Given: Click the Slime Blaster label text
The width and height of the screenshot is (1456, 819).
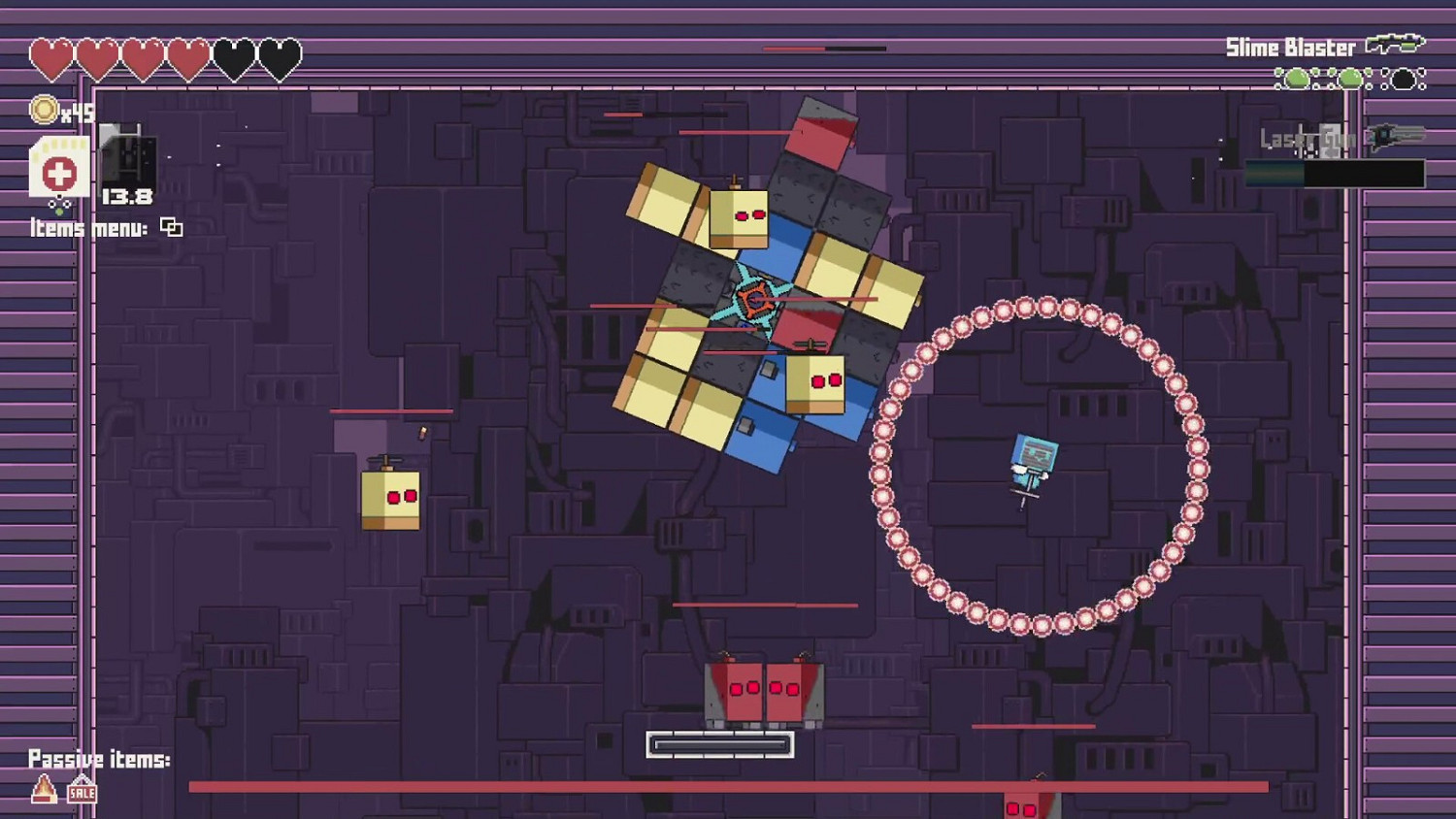Looking at the screenshot, I should (x=1287, y=47).
